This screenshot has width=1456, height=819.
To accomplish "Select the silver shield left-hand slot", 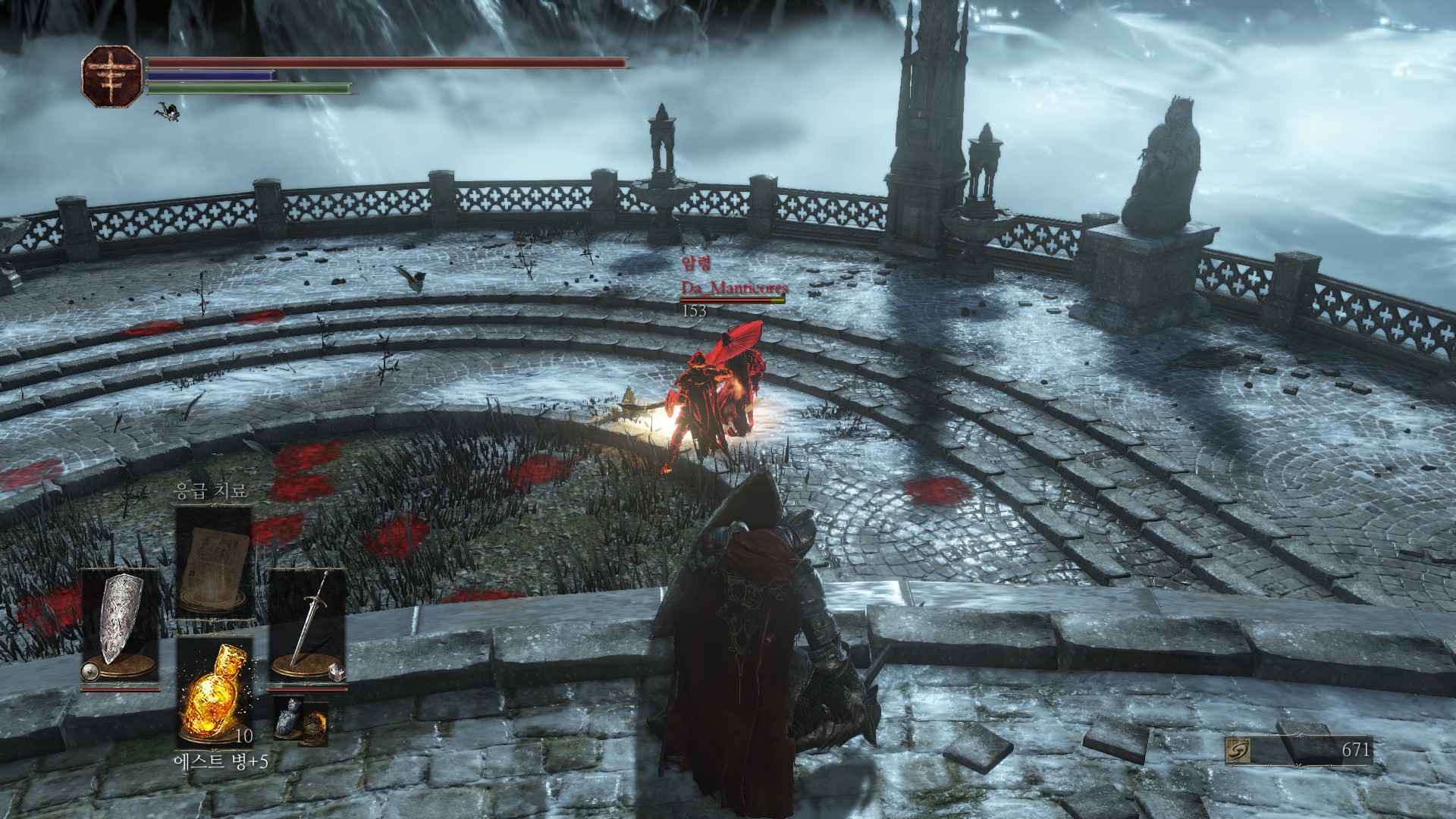I will click(x=120, y=627).
